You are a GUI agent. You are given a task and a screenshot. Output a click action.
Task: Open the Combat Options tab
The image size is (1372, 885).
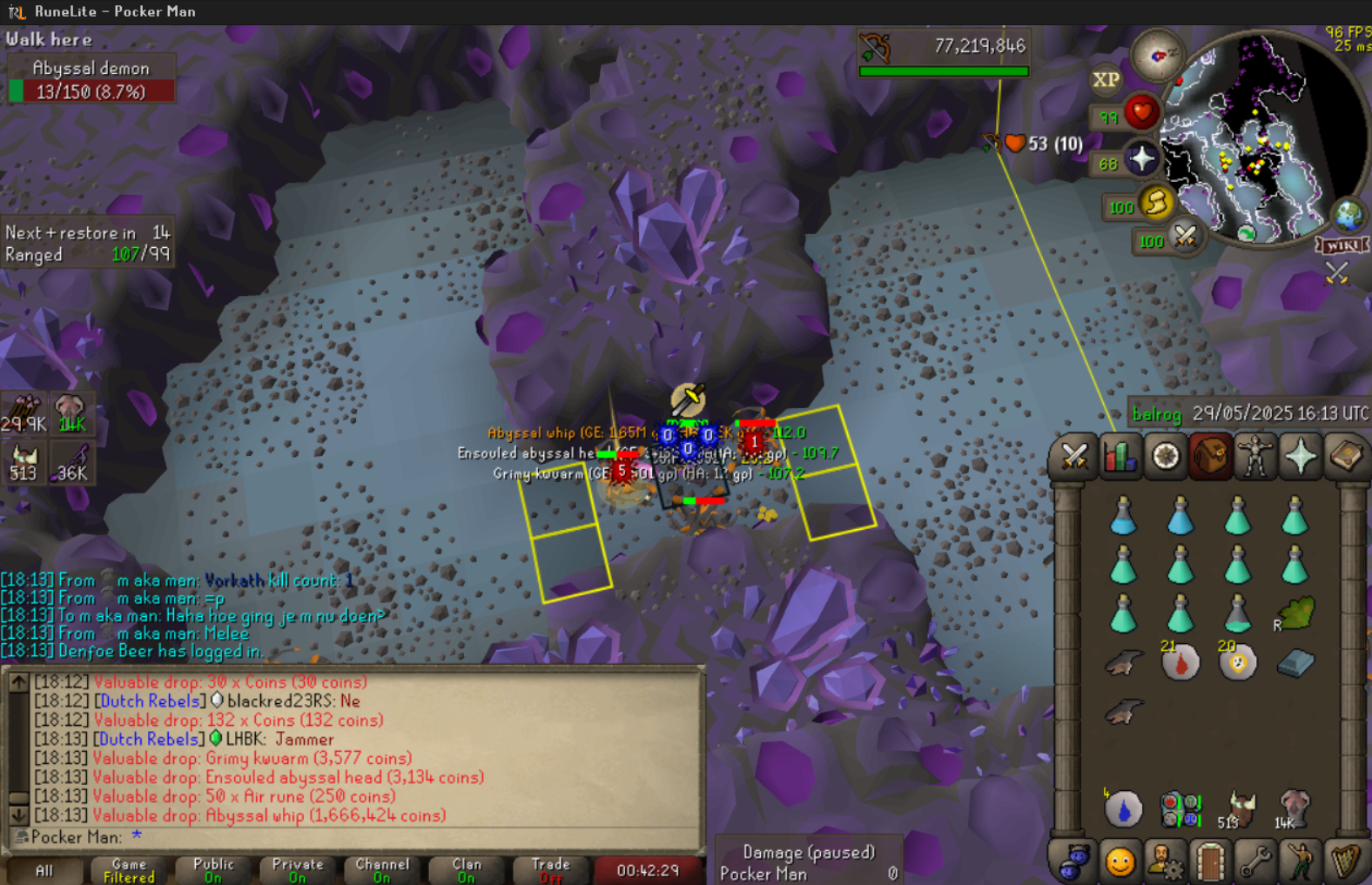[1074, 456]
